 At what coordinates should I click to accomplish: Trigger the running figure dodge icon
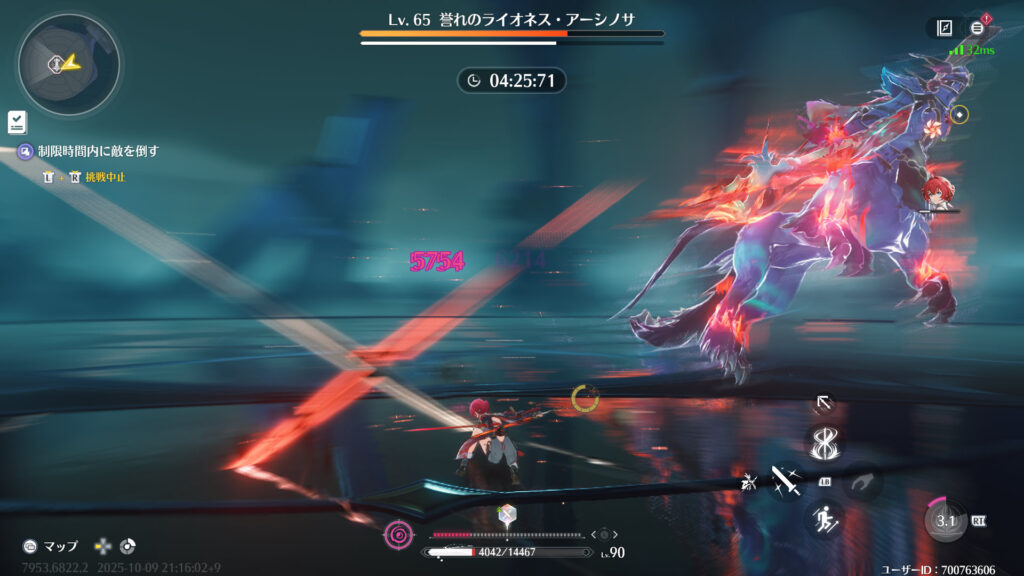825,518
